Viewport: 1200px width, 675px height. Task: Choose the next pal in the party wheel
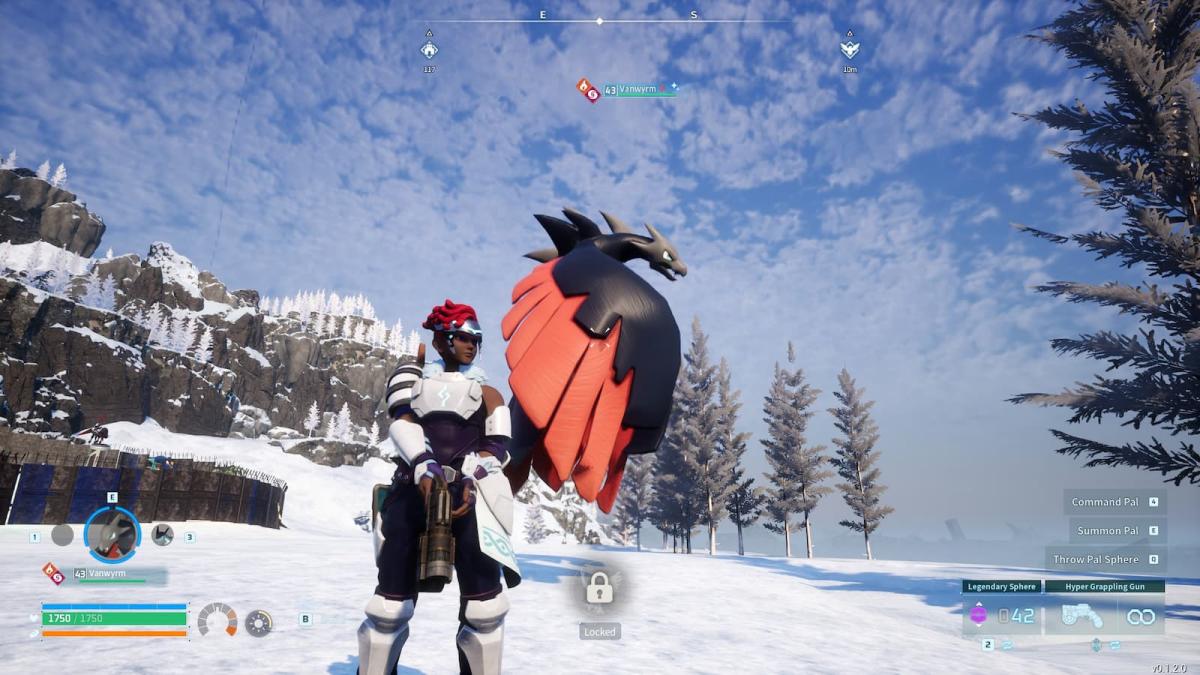point(162,535)
